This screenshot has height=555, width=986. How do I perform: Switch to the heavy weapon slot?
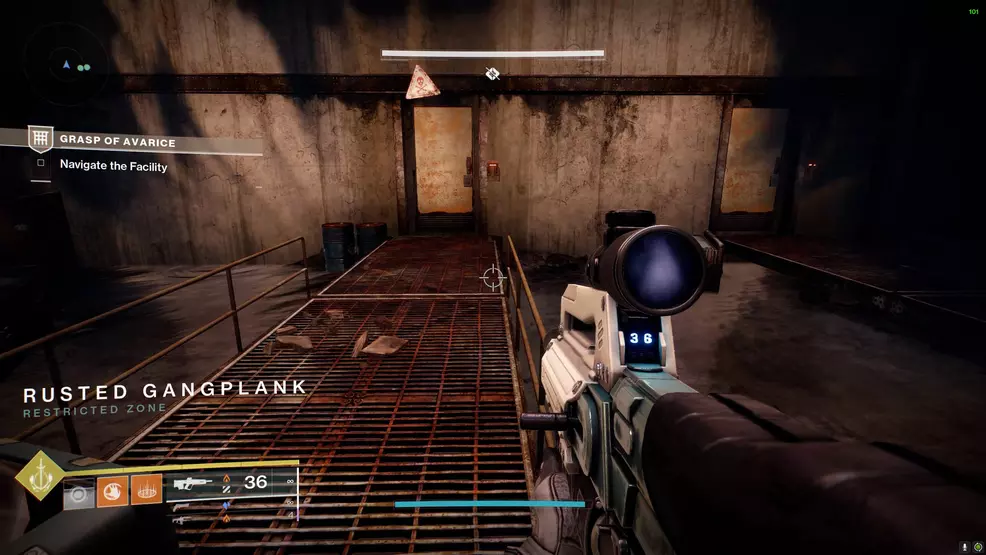tap(181, 520)
